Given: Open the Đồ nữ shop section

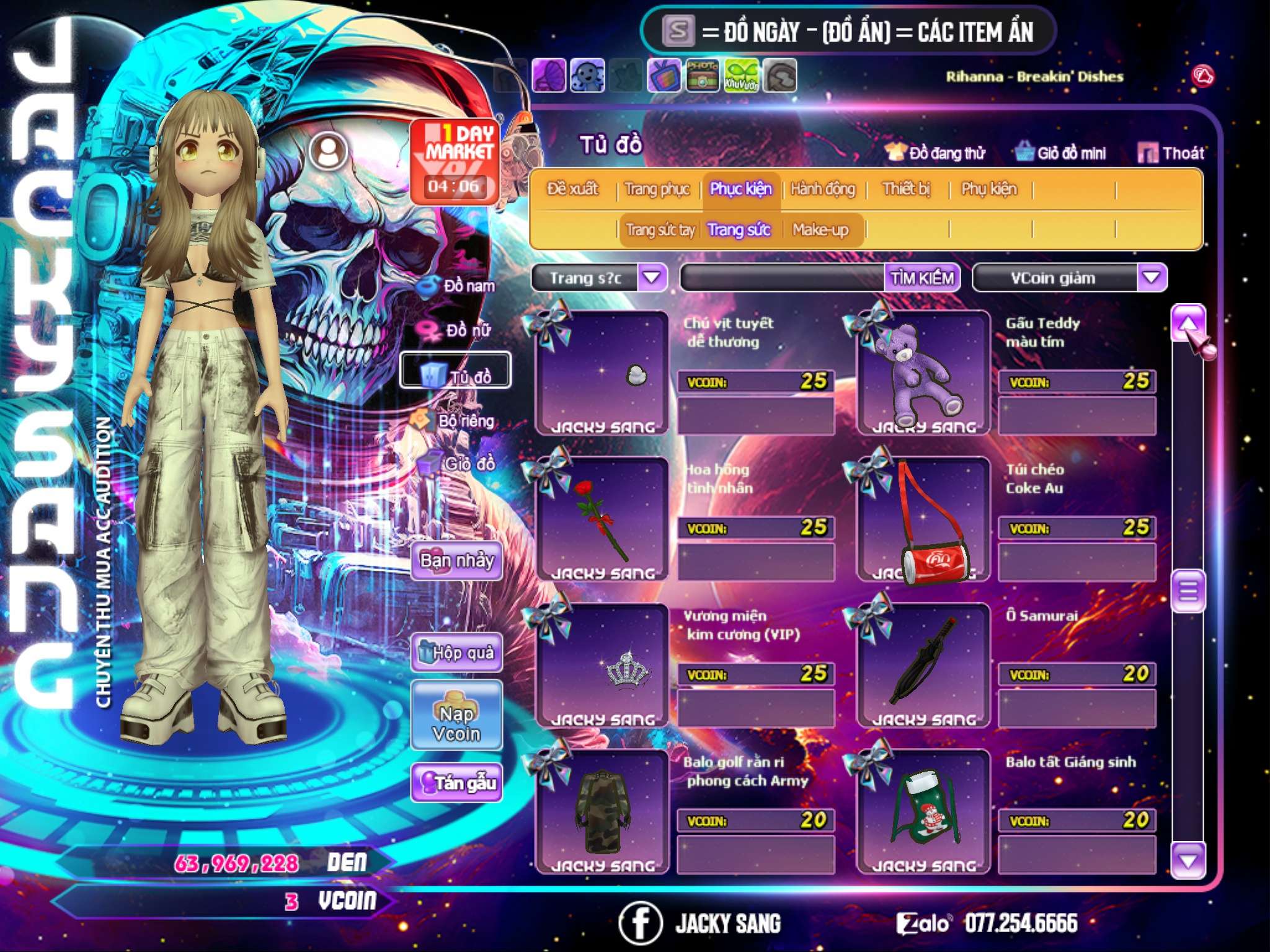Looking at the screenshot, I should click(x=458, y=330).
